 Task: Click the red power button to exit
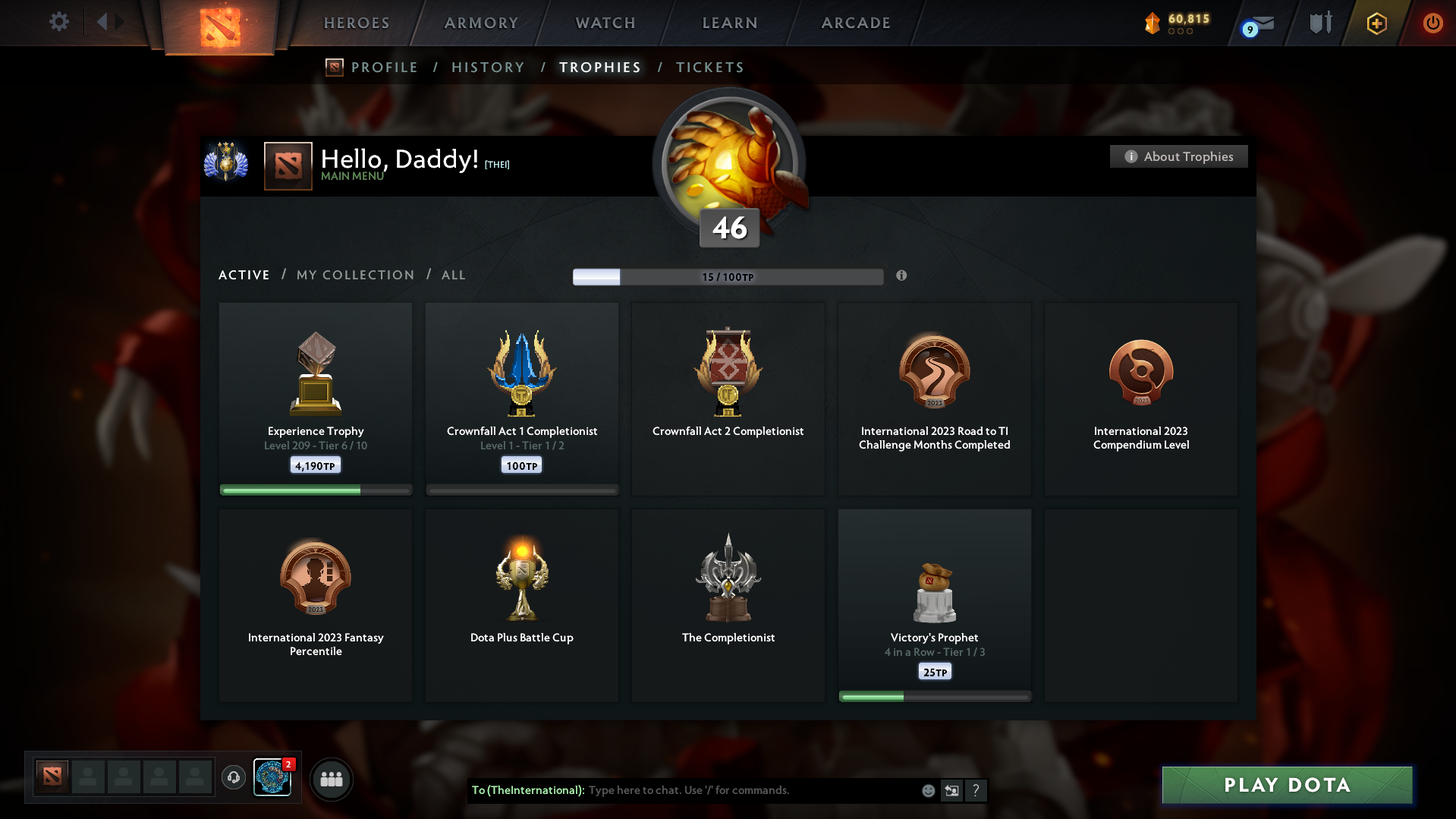pos(1432,23)
